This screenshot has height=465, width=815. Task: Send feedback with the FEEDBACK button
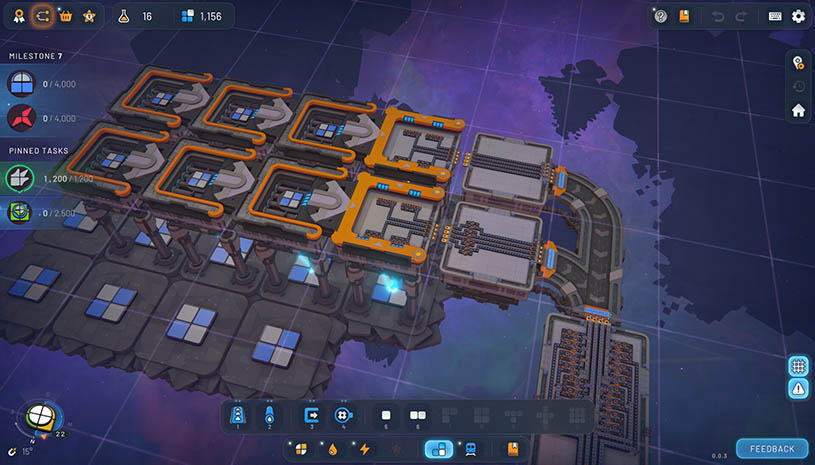(772, 449)
